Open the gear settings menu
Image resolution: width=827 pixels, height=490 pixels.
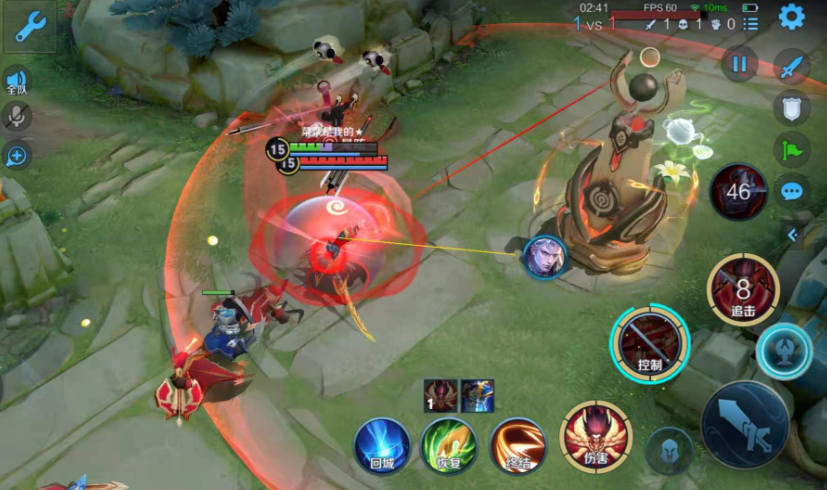[x=792, y=17]
